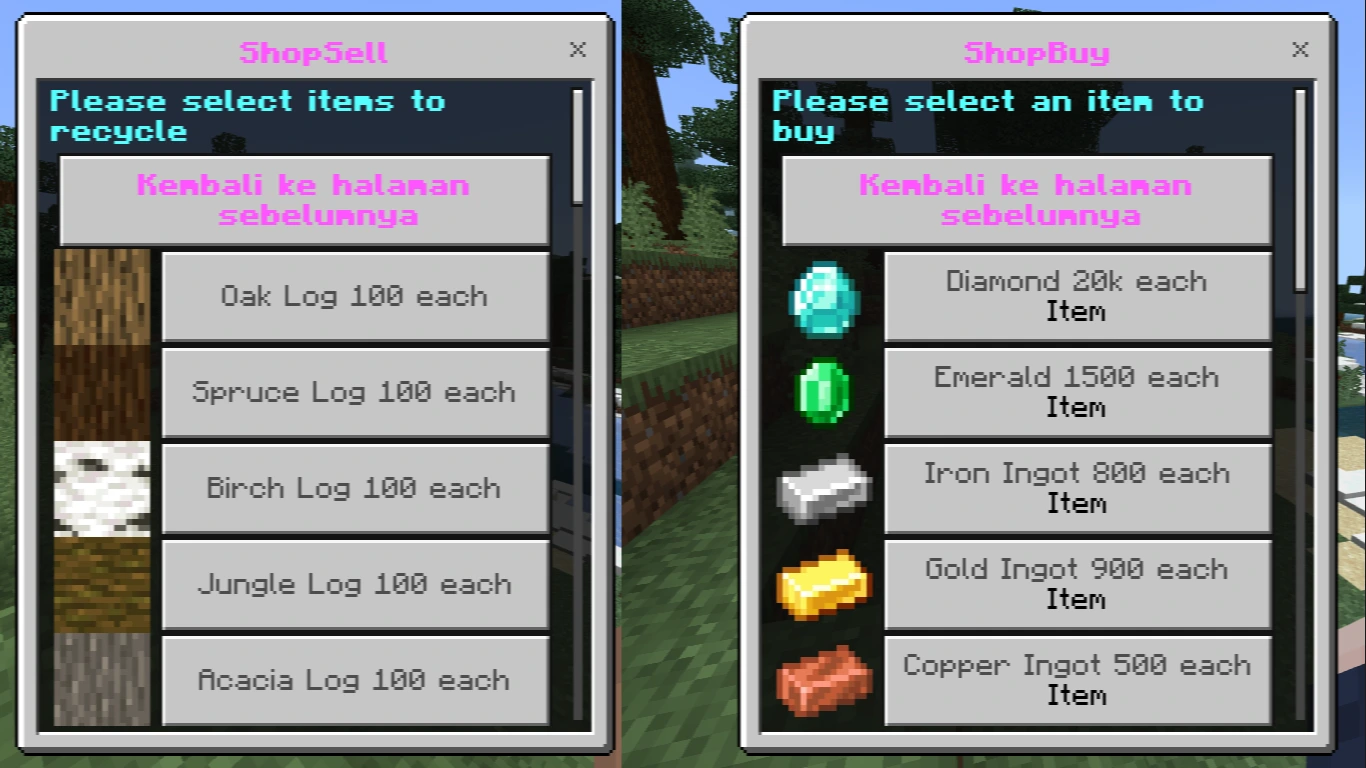This screenshot has height=768, width=1366.
Task: Click the Oak Log icon in ShopSell
Action: pyautogui.click(x=101, y=296)
